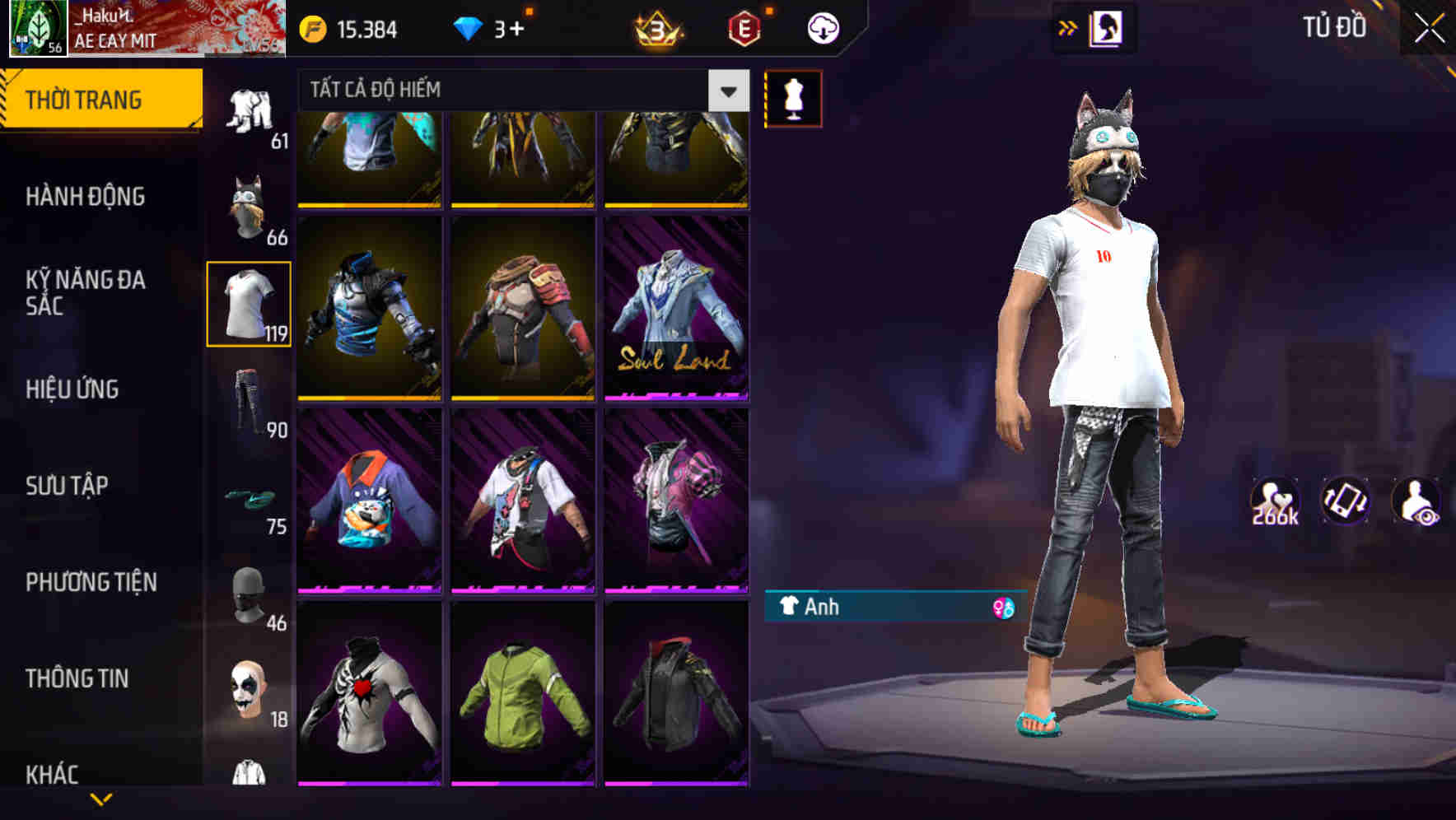Click the double-arrow expander near the portrait icon

coord(1068,27)
